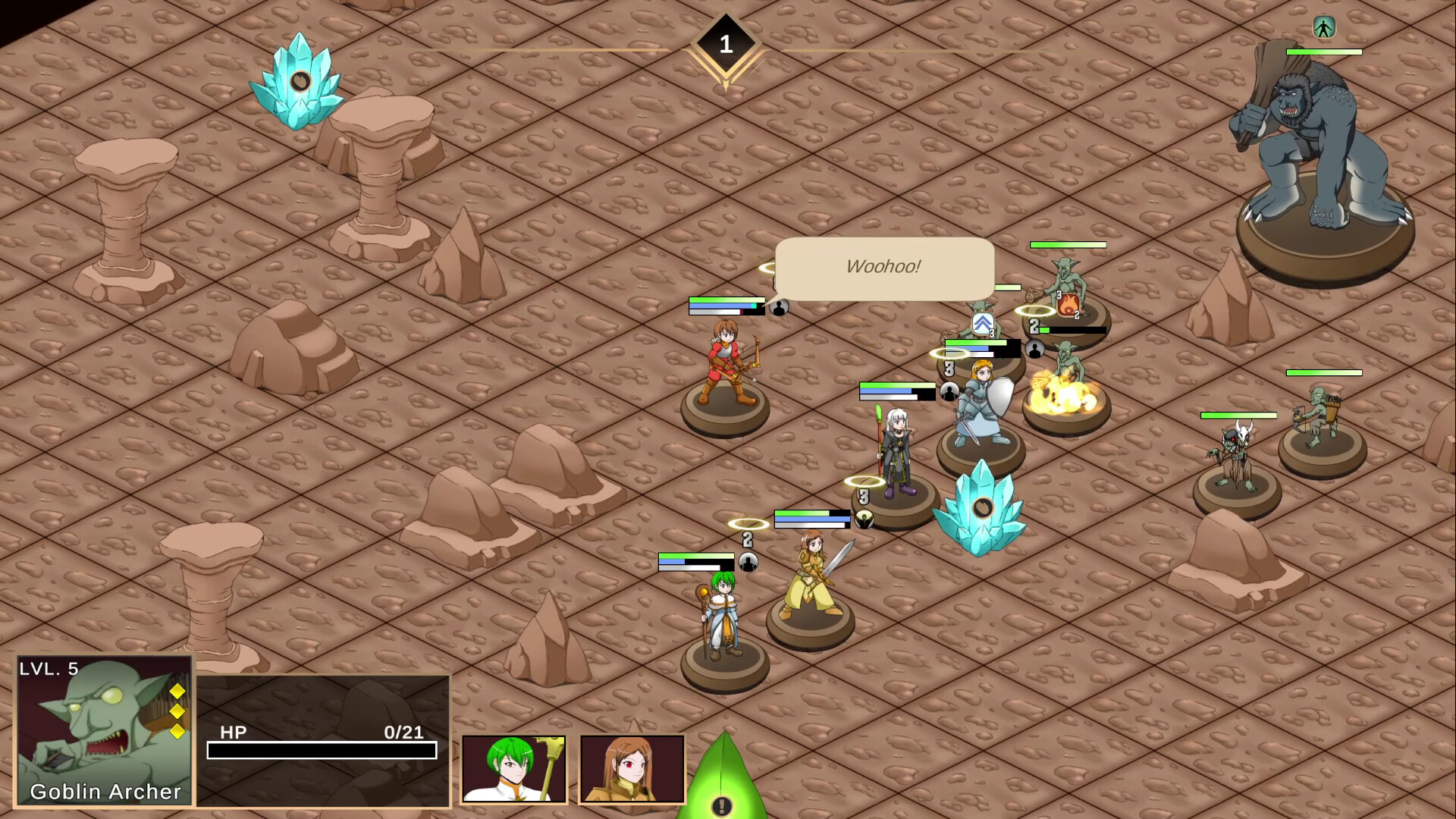Click the empty HP bar showing 0/21

[x=322, y=751]
